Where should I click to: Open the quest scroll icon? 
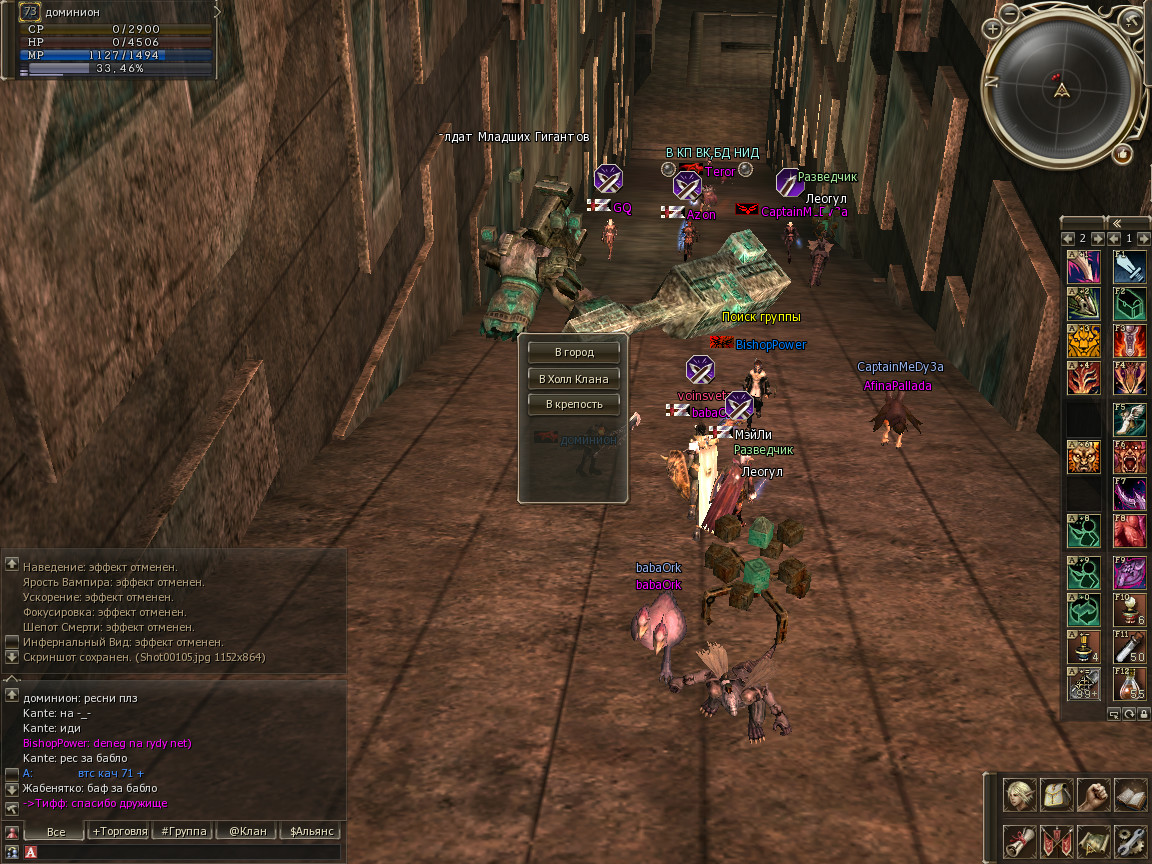click(x=1020, y=840)
